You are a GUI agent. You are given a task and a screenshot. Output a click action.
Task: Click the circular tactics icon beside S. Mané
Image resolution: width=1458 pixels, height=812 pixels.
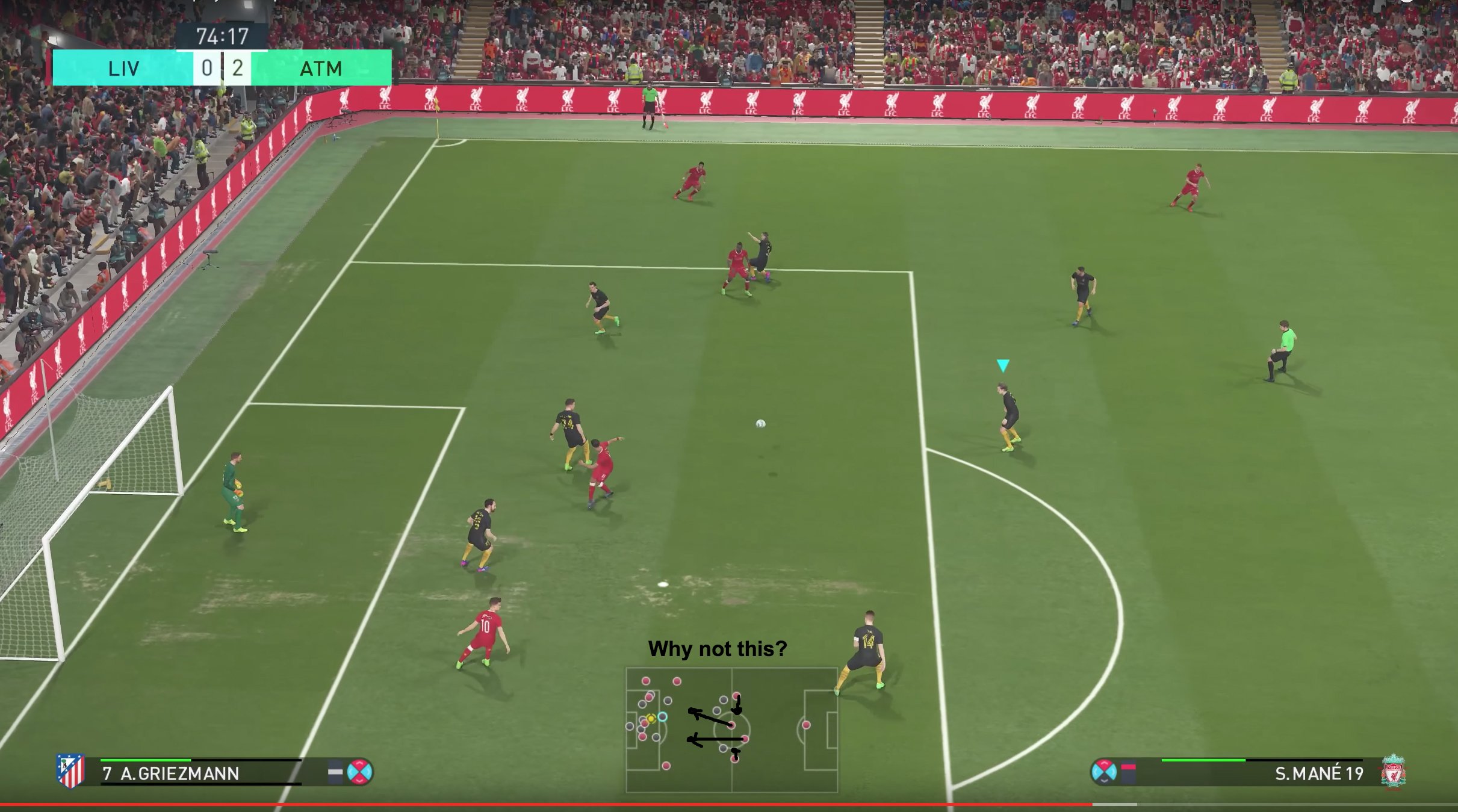1103,772
